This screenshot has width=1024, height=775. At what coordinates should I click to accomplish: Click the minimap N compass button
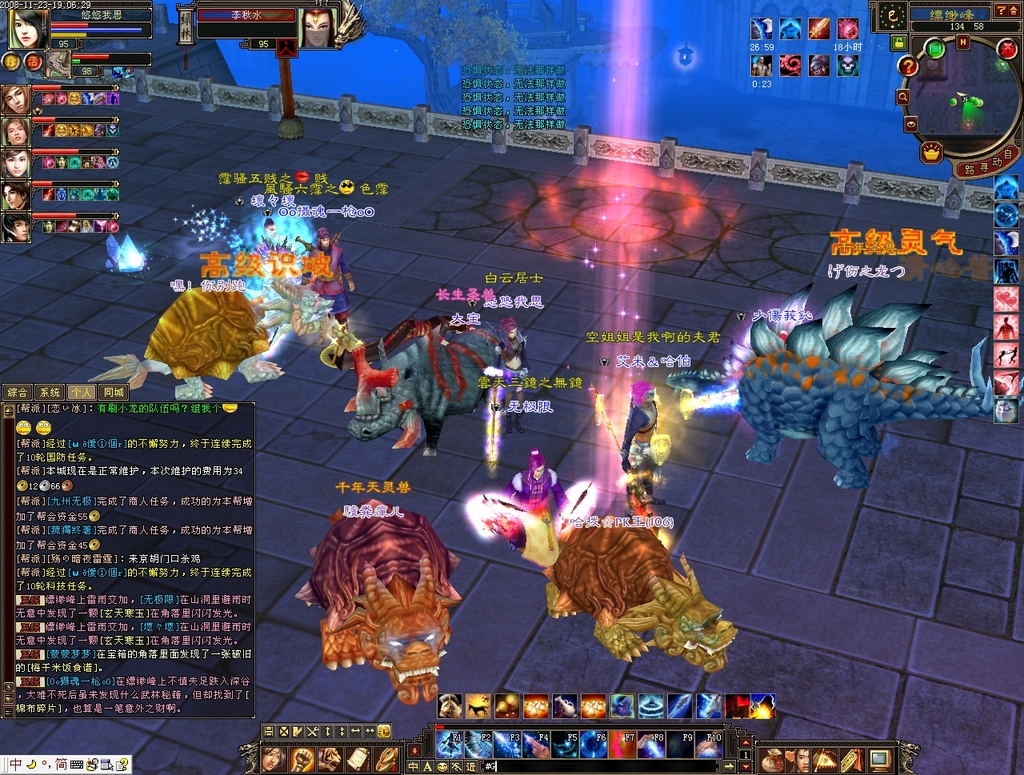[x=963, y=42]
